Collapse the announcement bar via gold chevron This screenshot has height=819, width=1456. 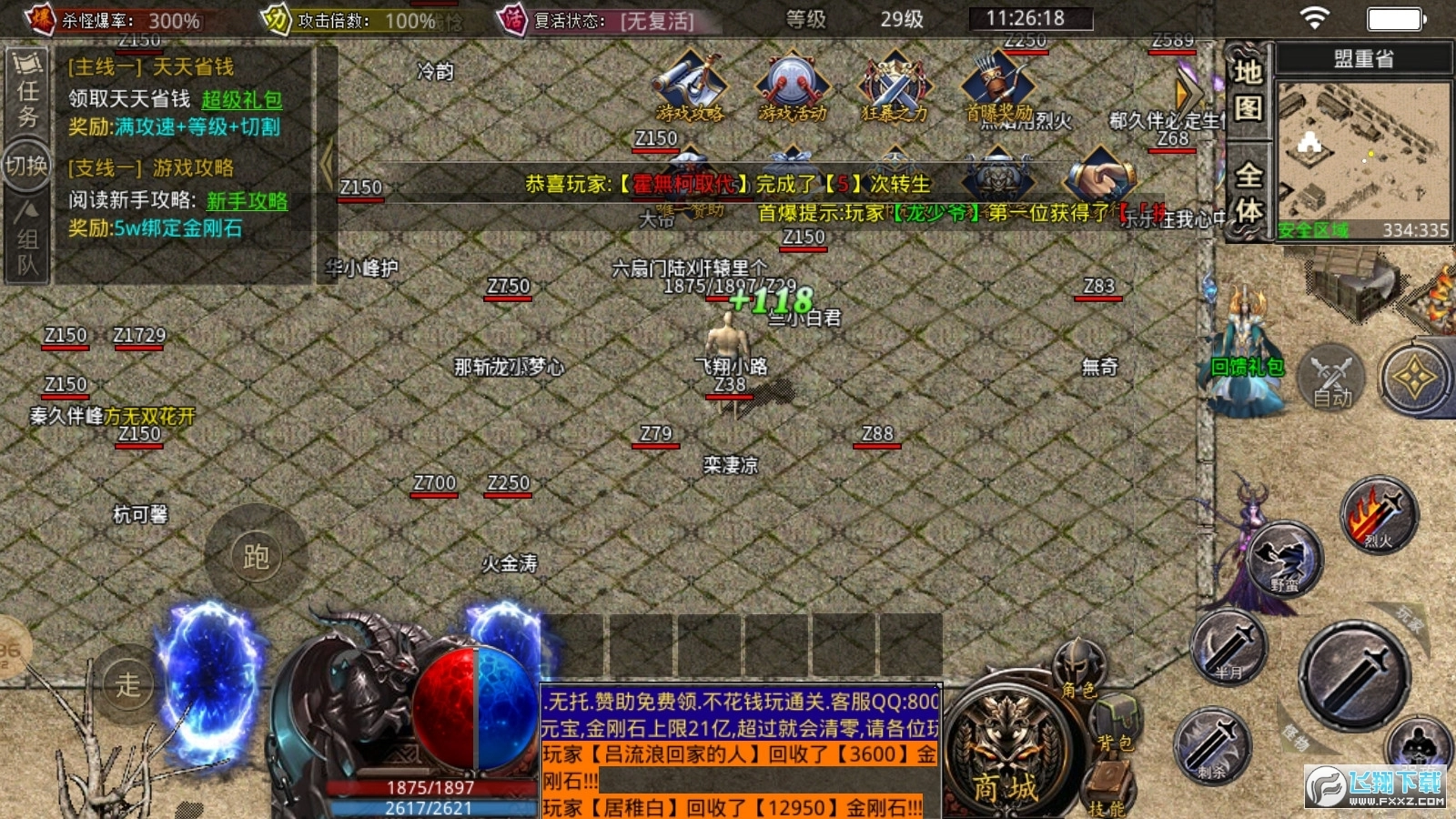1181,91
